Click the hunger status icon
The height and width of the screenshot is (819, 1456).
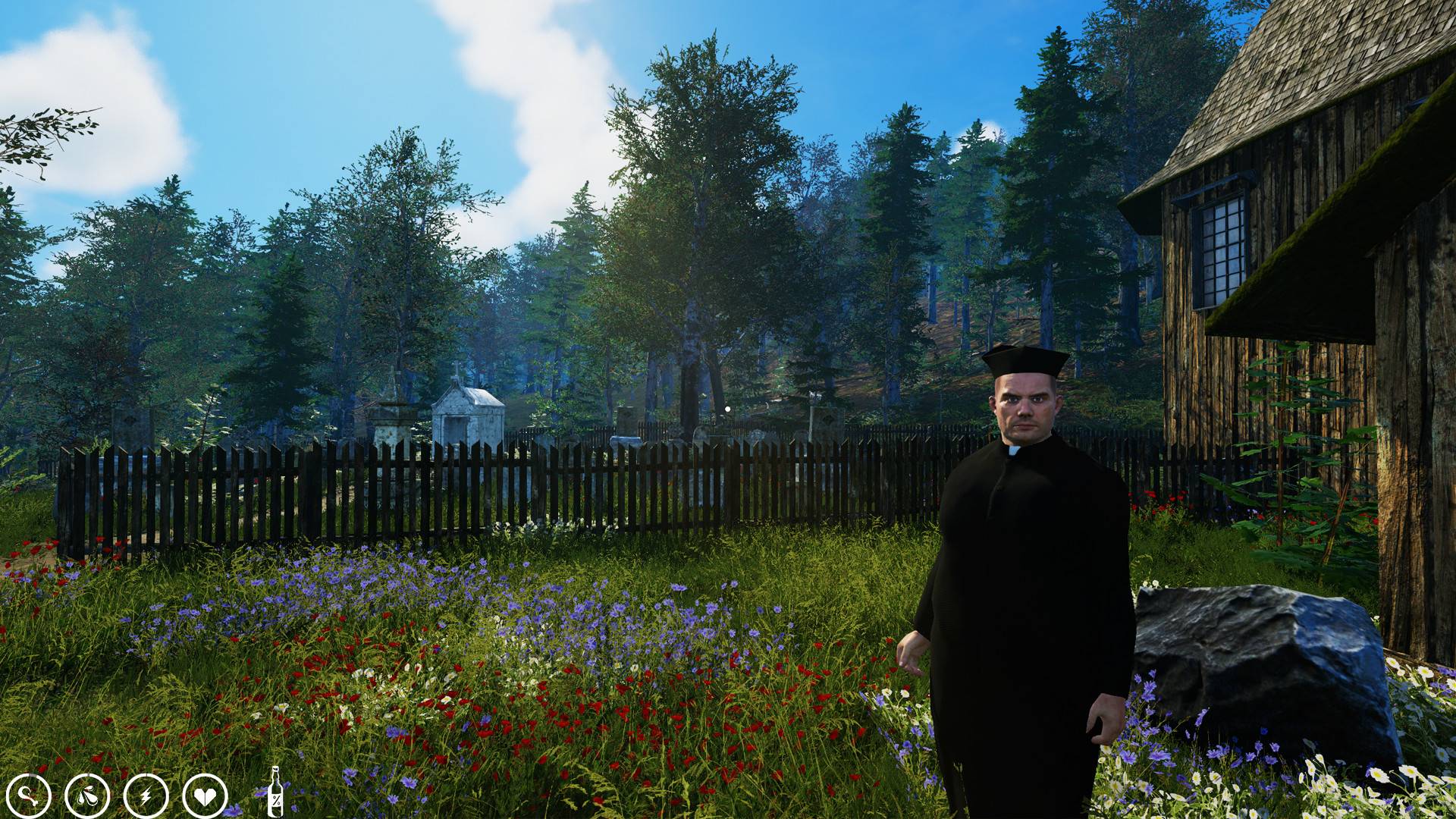point(29,795)
